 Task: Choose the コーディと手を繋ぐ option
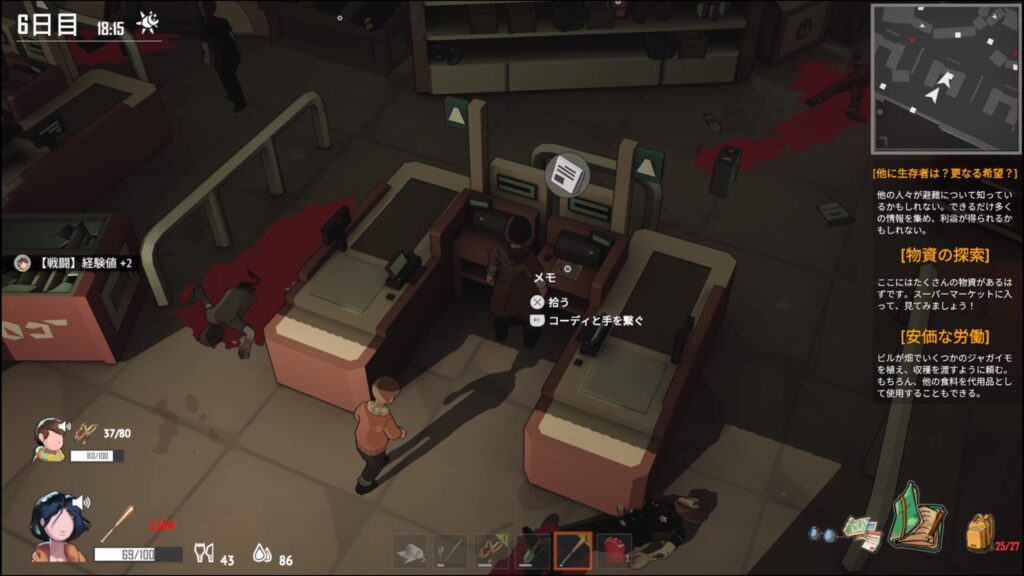click(588, 320)
